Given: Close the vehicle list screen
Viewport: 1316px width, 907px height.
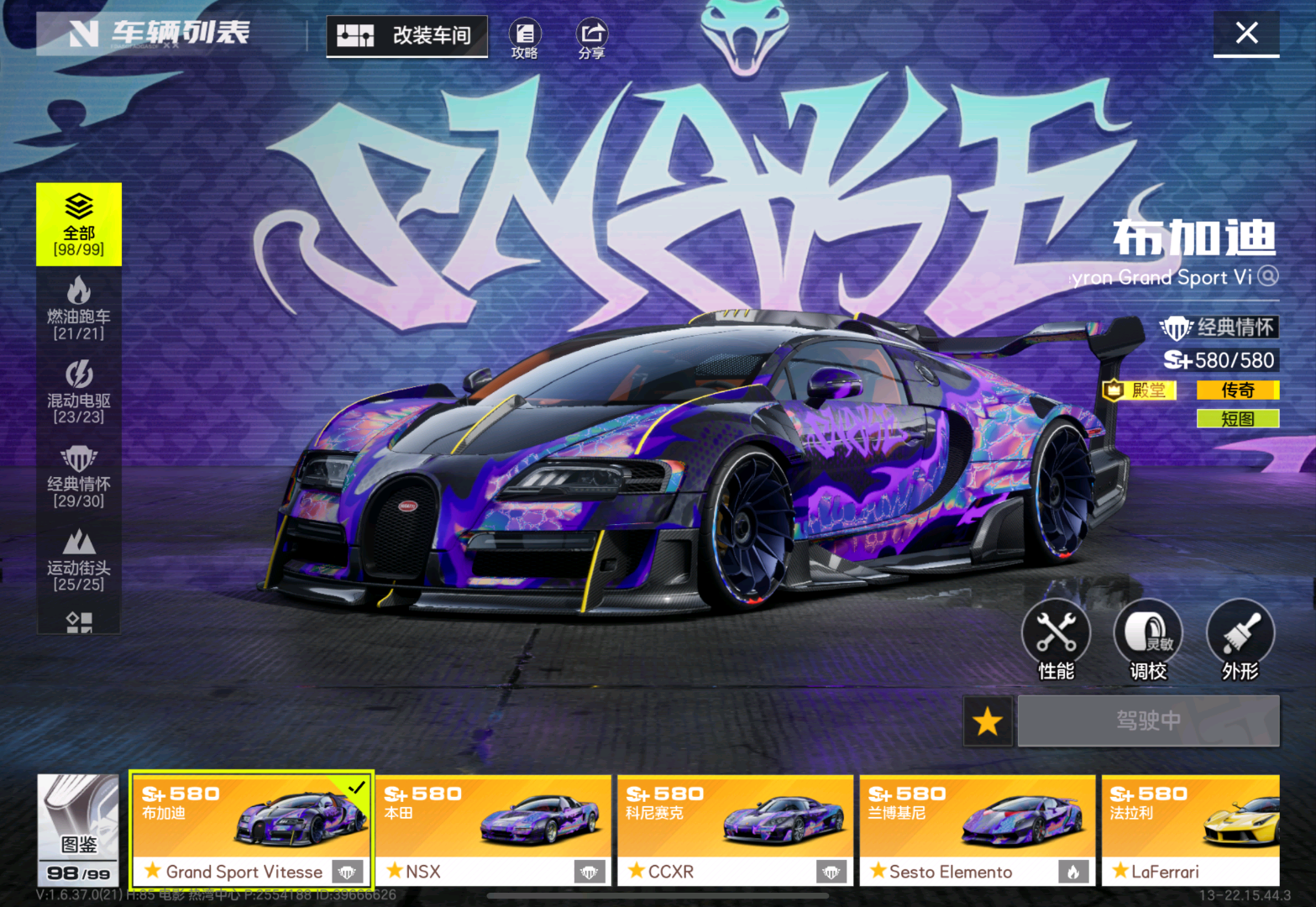Looking at the screenshot, I should click(1246, 34).
